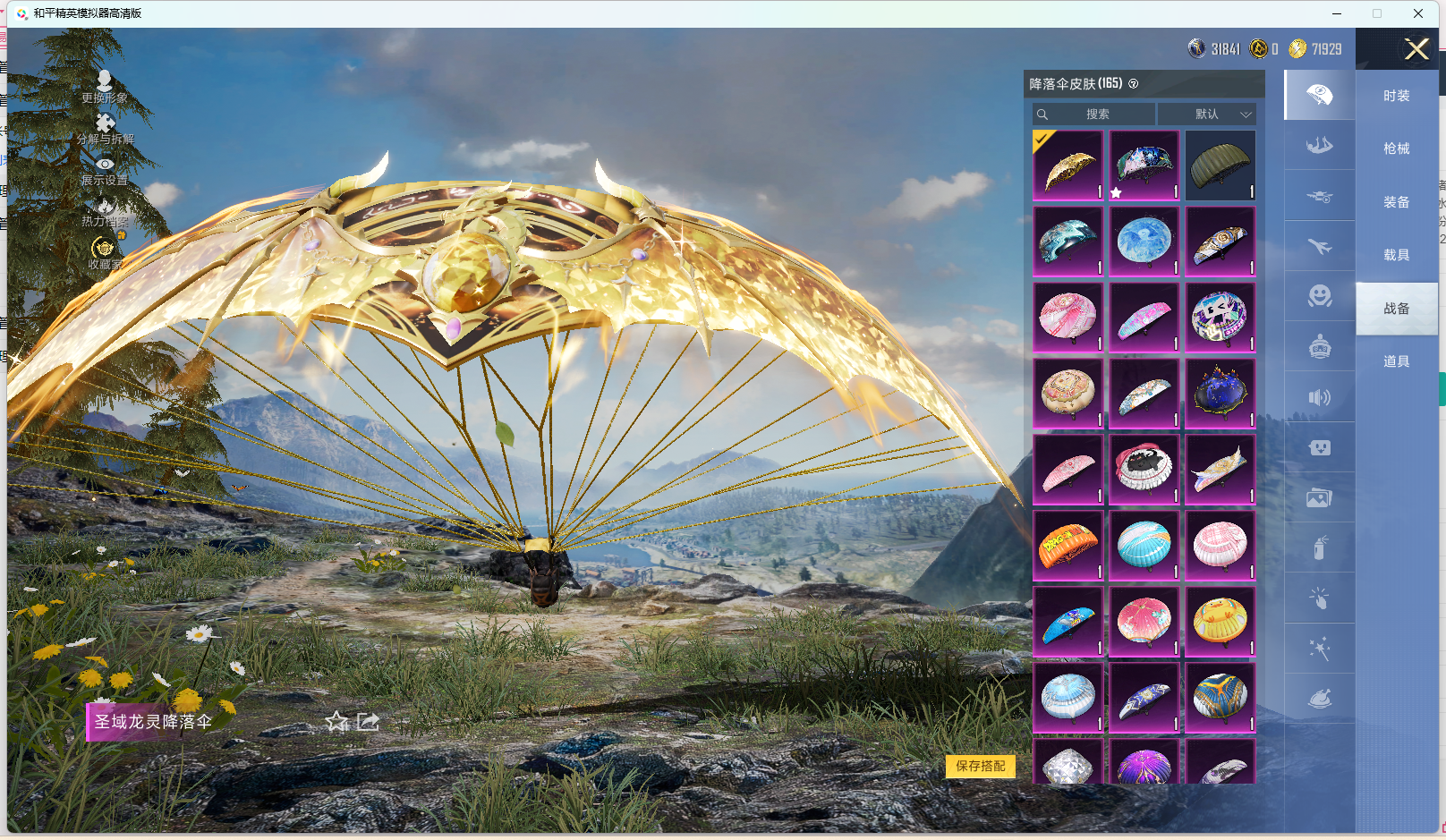Select the 装备 category tab

click(x=1396, y=202)
